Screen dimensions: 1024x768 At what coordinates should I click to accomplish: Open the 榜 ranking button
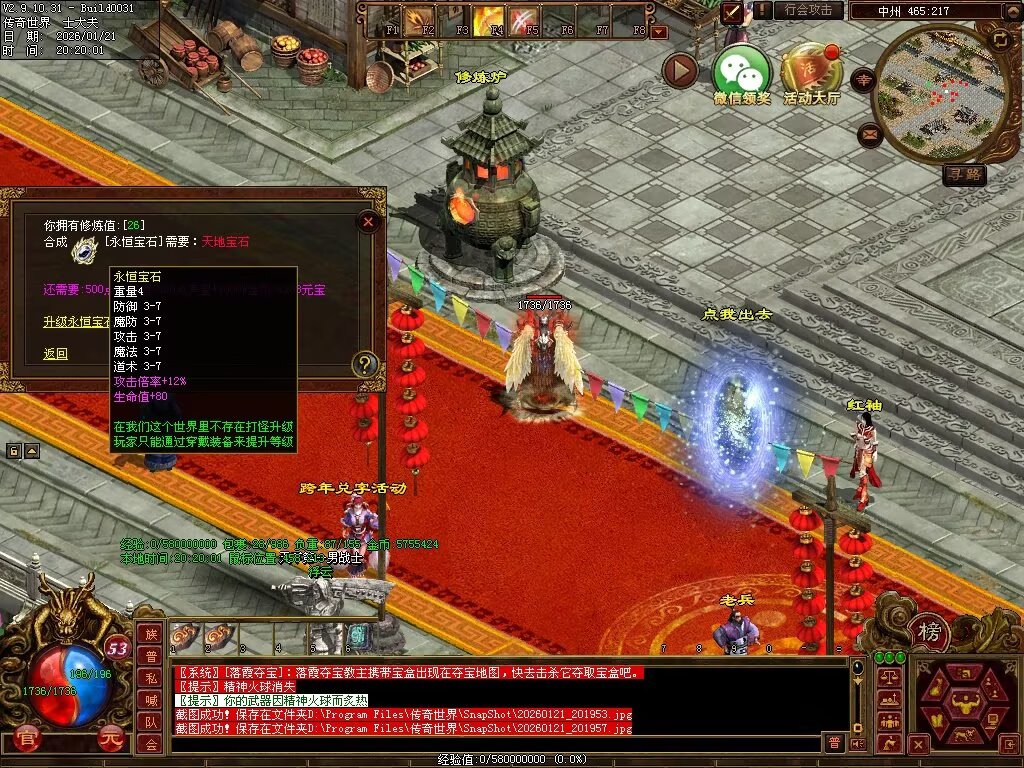tap(929, 632)
